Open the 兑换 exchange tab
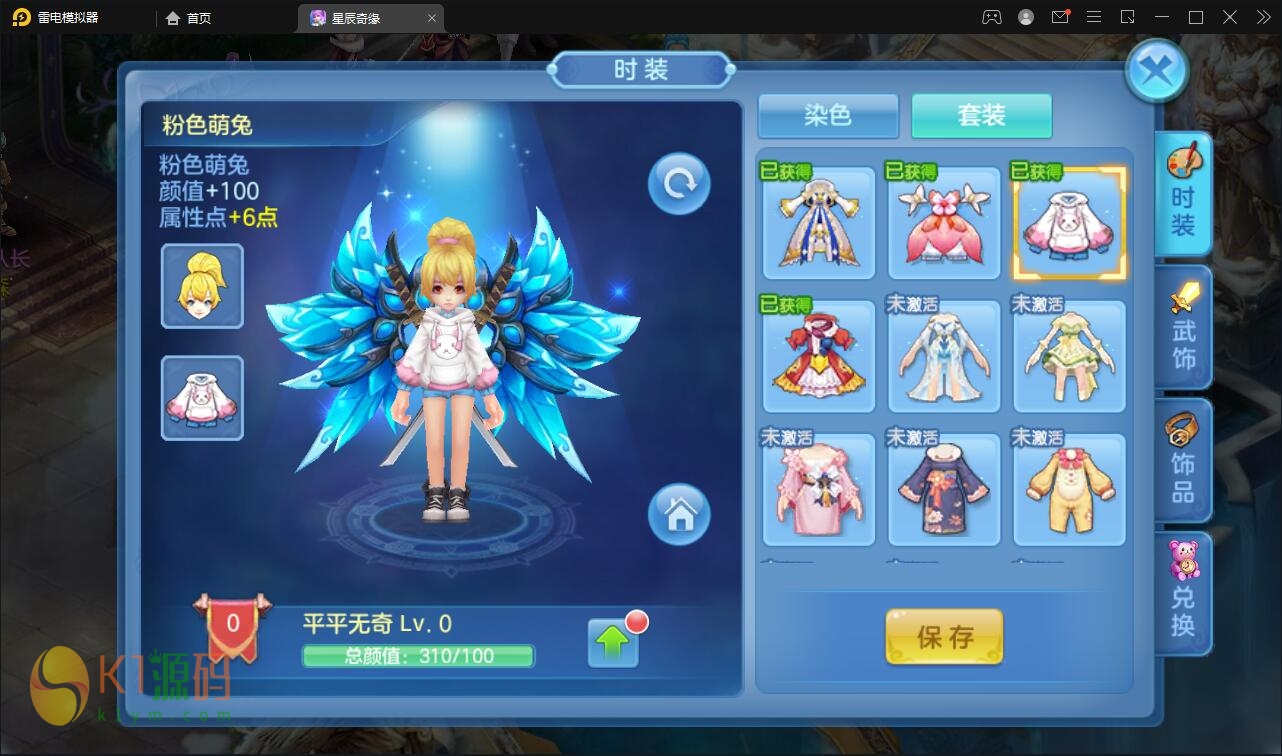This screenshot has width=1282, height=756. [1183, 593]
